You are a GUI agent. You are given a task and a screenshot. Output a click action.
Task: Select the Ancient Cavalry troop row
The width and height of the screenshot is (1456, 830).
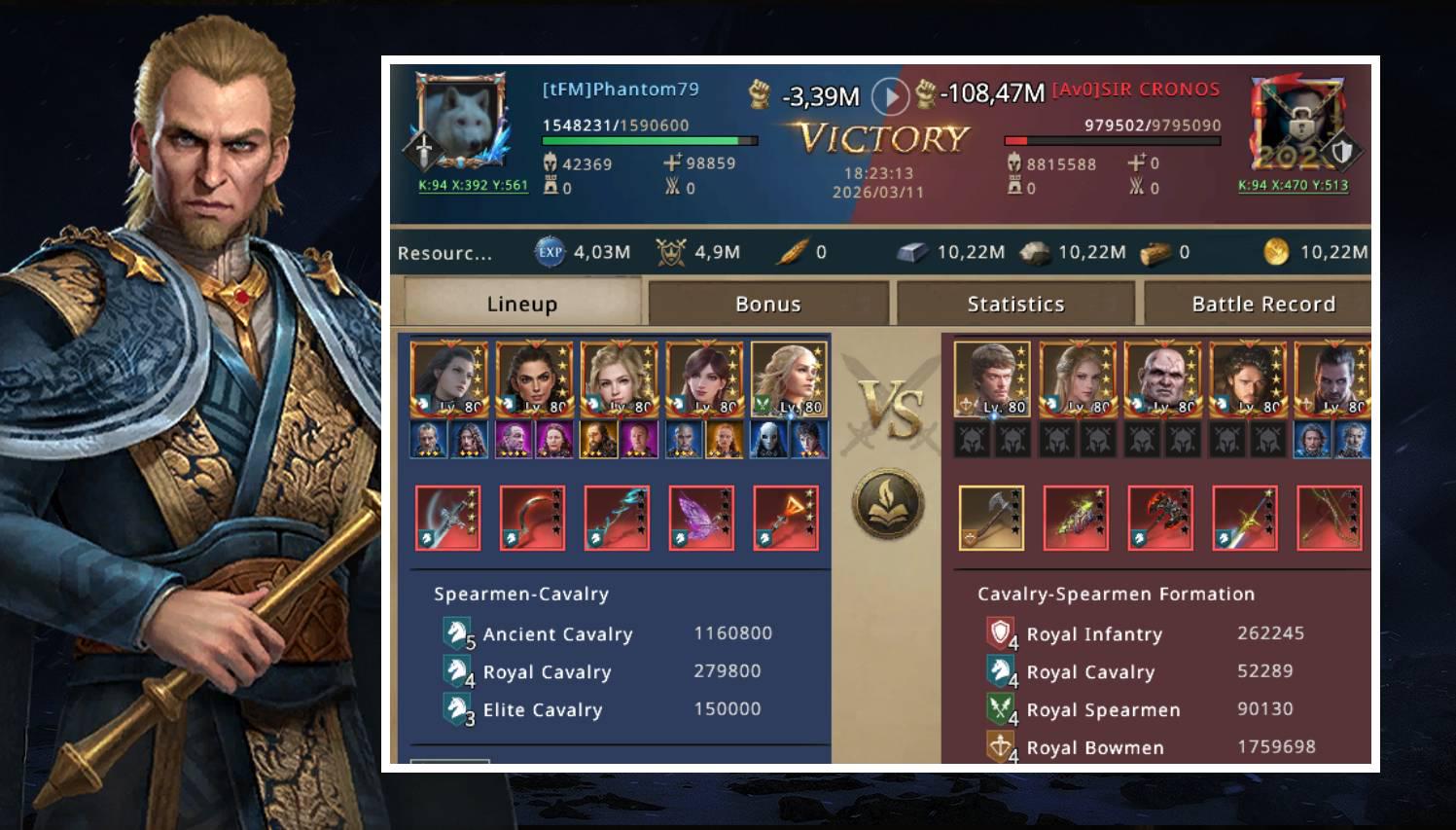click(608, 634)
